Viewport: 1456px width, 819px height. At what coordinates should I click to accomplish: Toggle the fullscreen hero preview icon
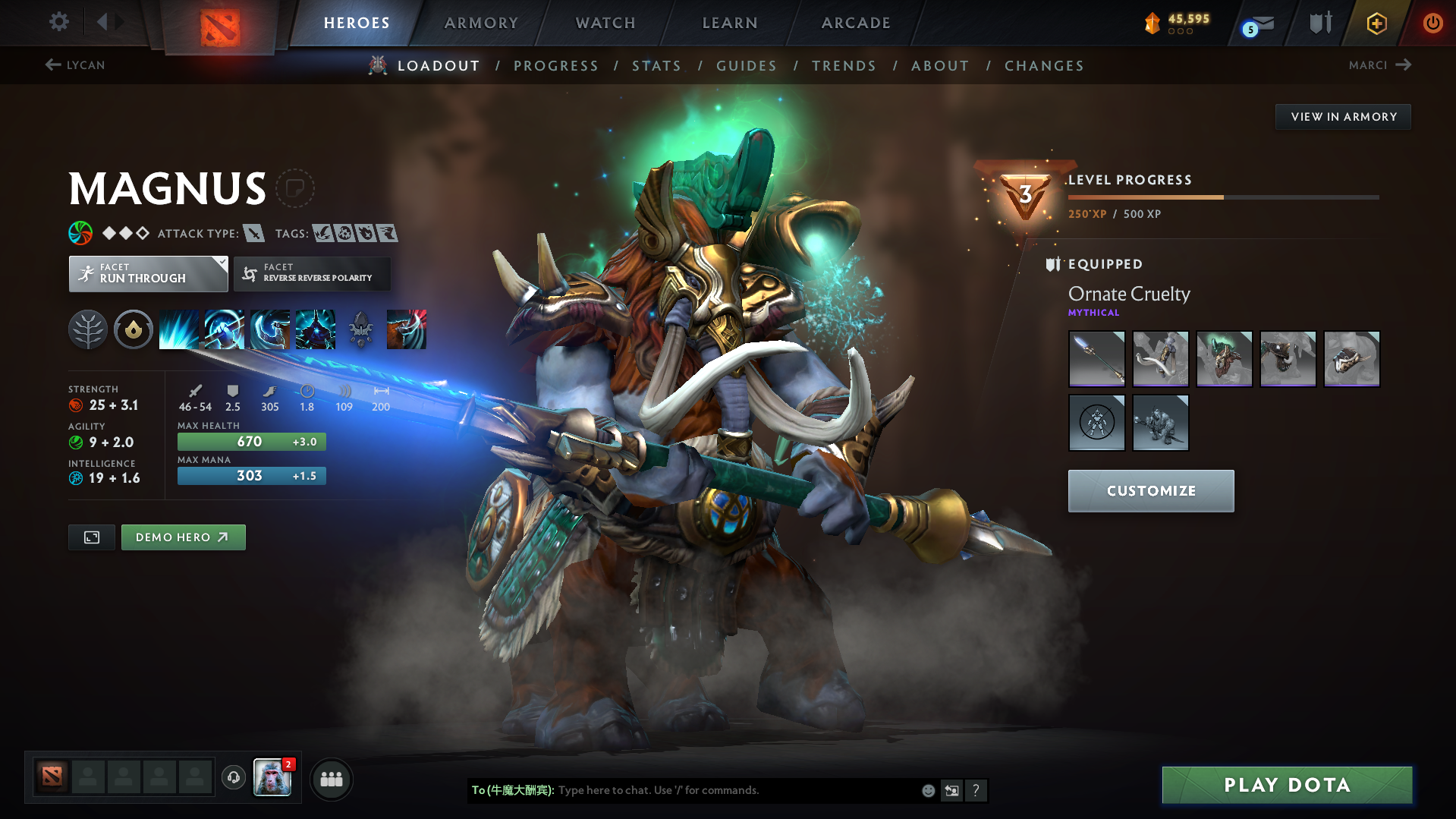pos(91,537)
